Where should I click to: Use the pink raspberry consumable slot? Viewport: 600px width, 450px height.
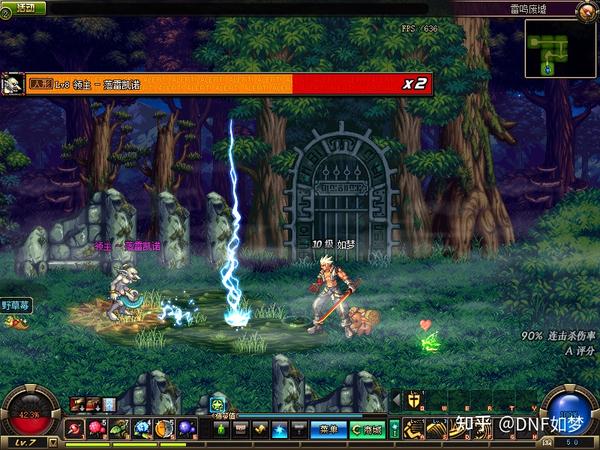pos(96,429)
